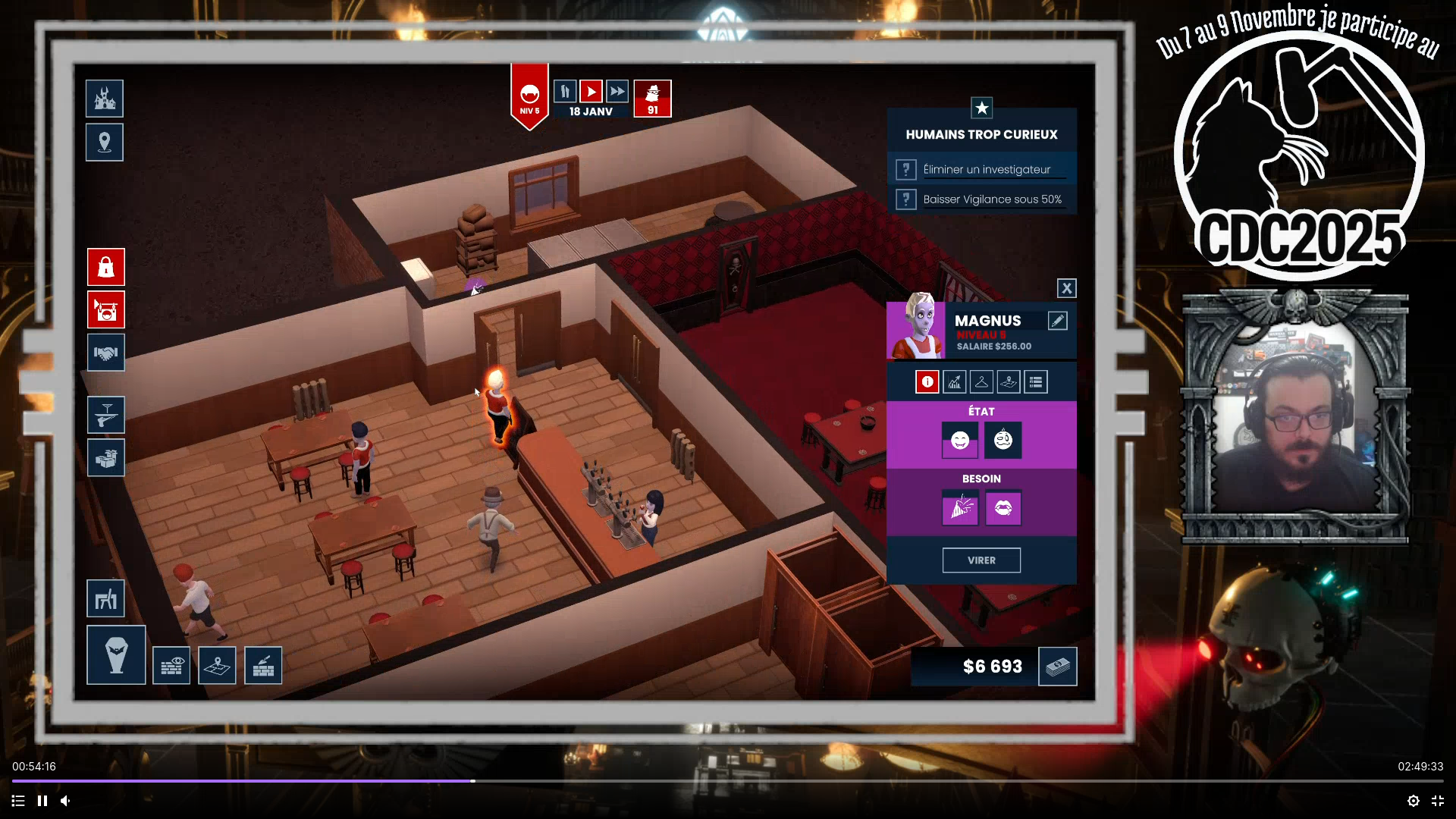Open the castle overview icon
The width and height of the screenshot is (1456, 819).
point(104,99)
